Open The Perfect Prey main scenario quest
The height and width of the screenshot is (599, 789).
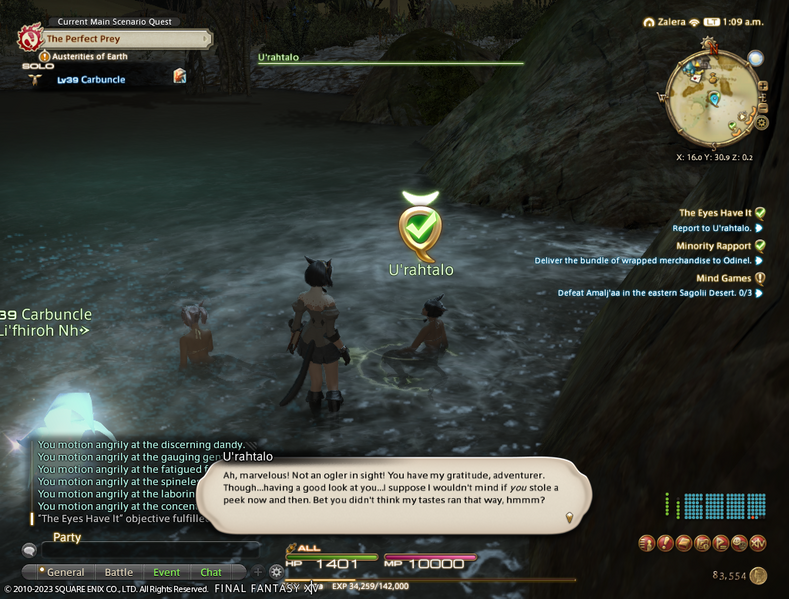[x=120, y=39]
